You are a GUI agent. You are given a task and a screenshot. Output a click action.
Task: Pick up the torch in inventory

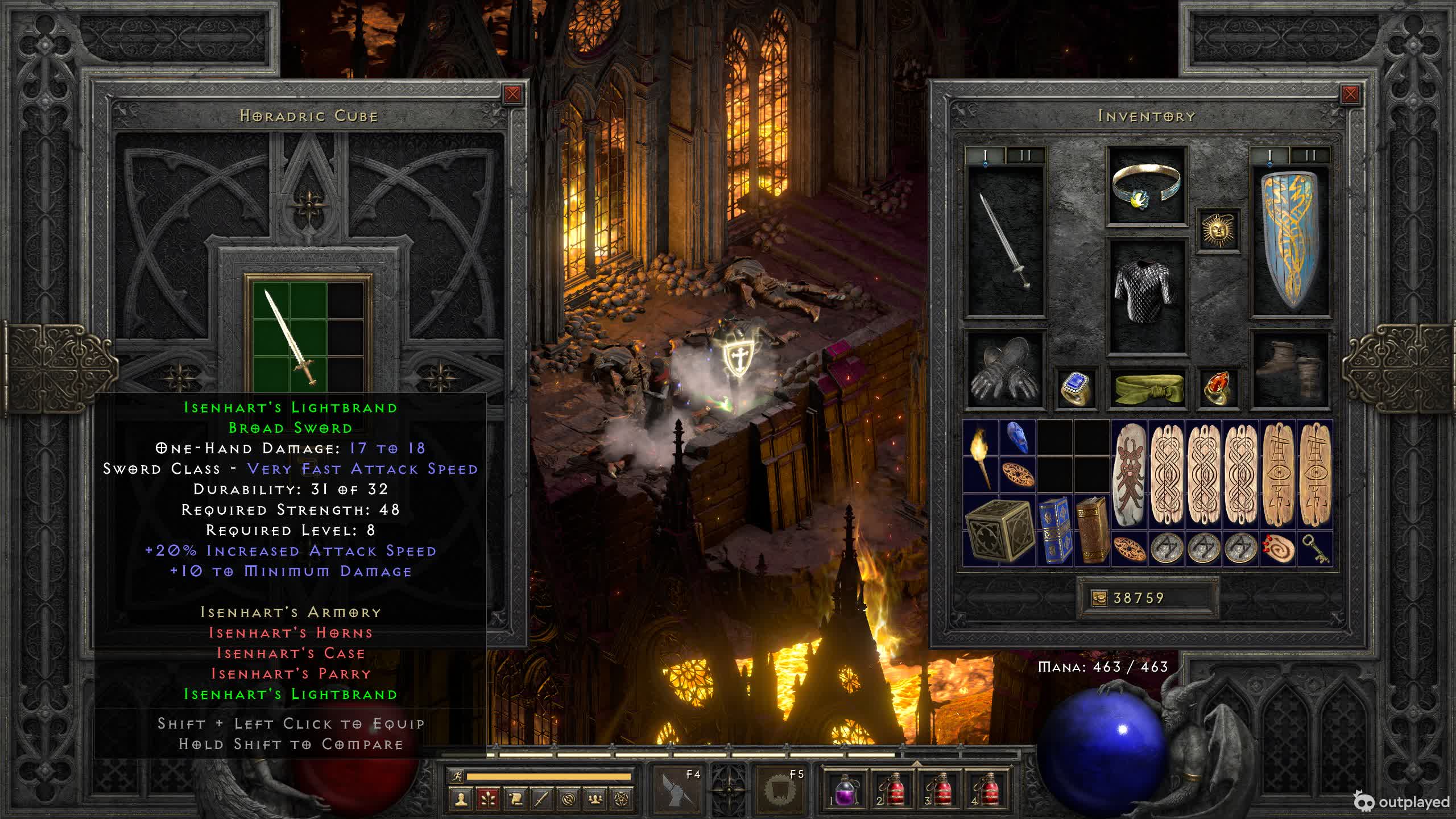[981, 457]
